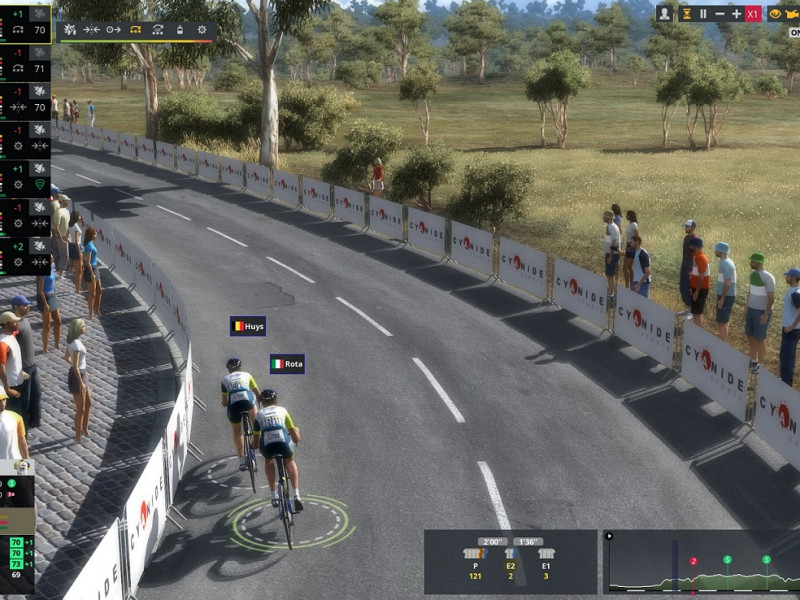
Task: Increase game speed with the plus button
Action: [x=737, y=14]
